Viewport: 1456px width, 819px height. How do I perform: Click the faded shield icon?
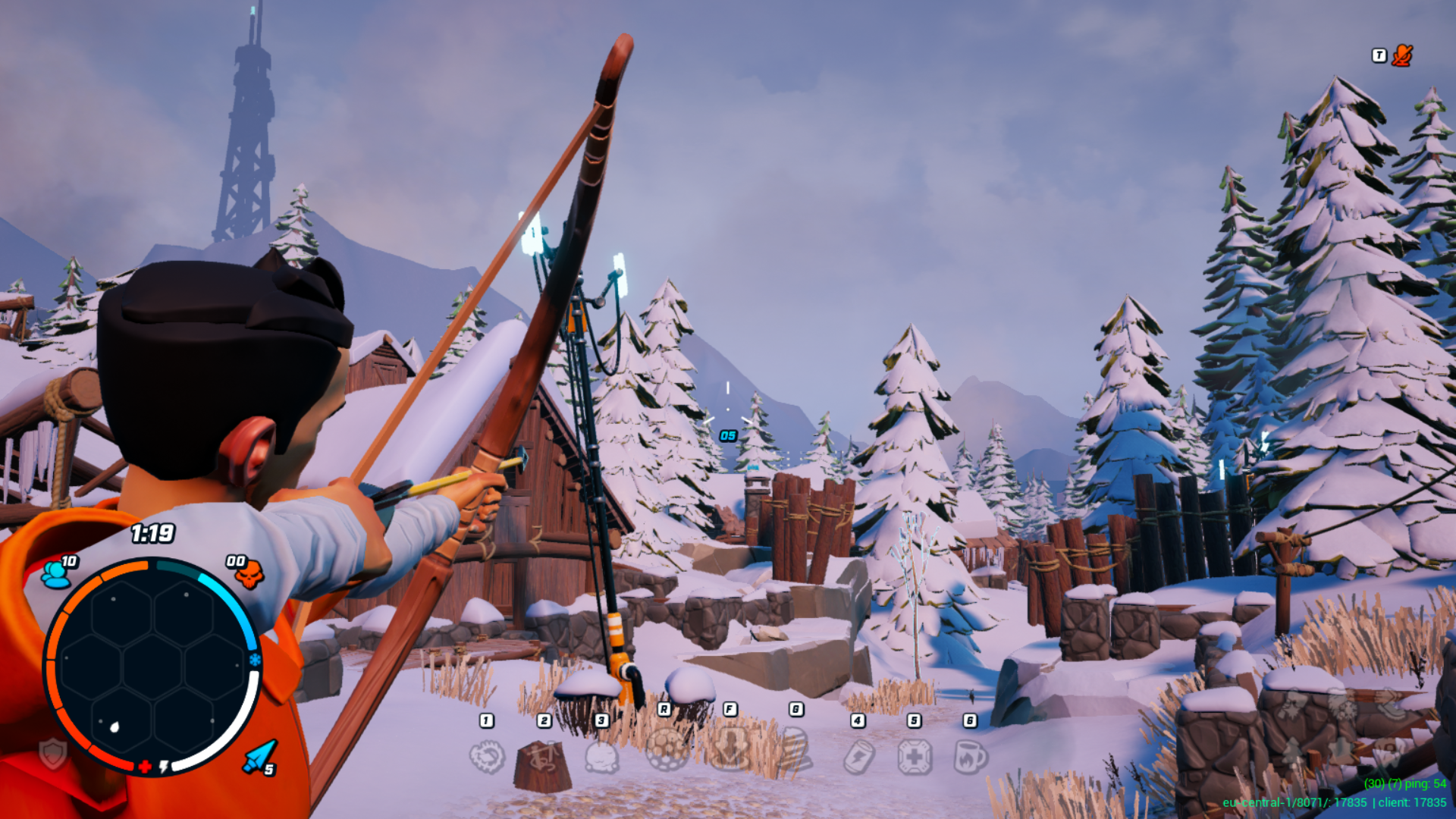click(x=53, y=754)
